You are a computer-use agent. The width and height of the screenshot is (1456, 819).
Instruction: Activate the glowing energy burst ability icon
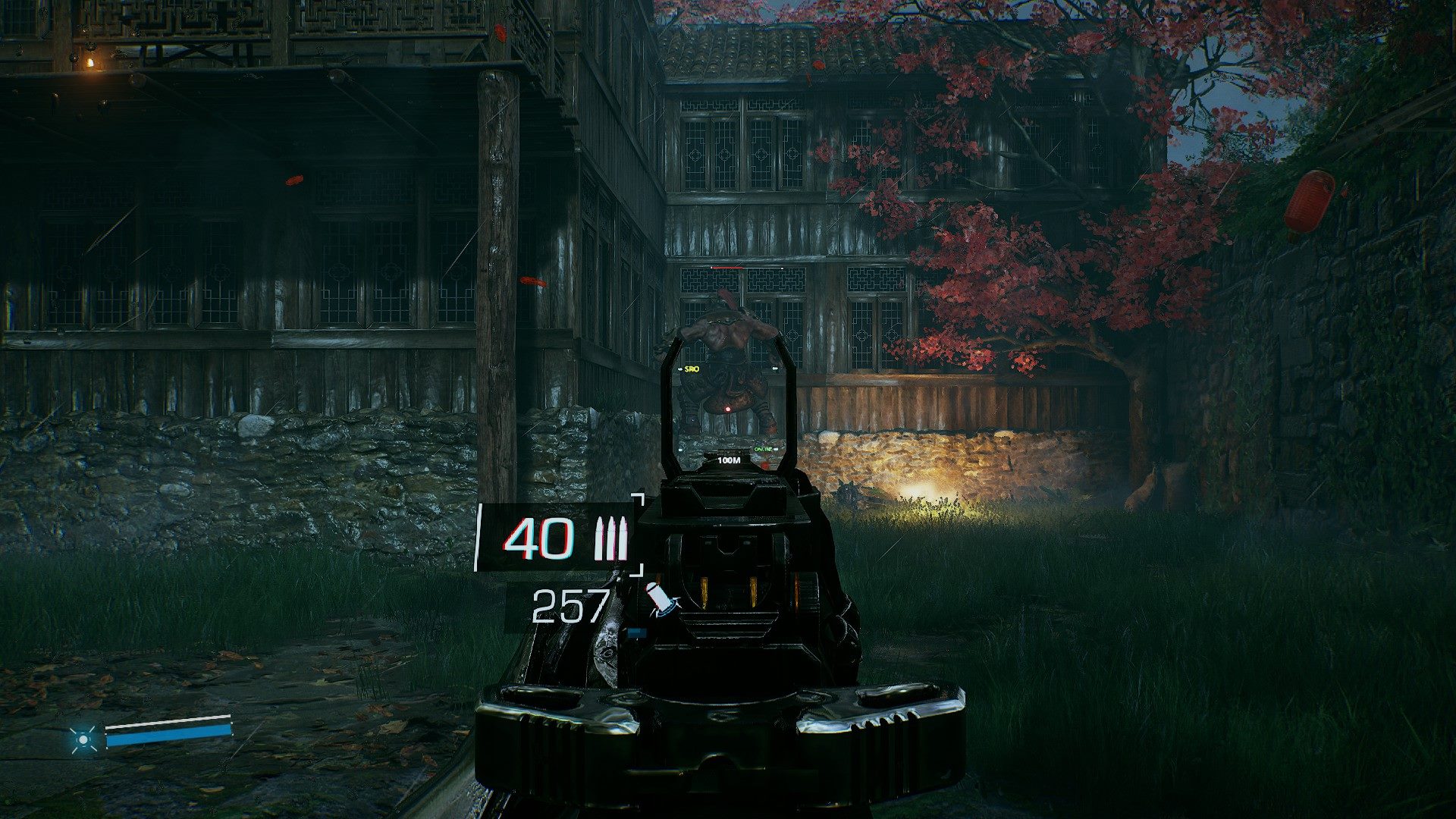(x=83, y=739)
